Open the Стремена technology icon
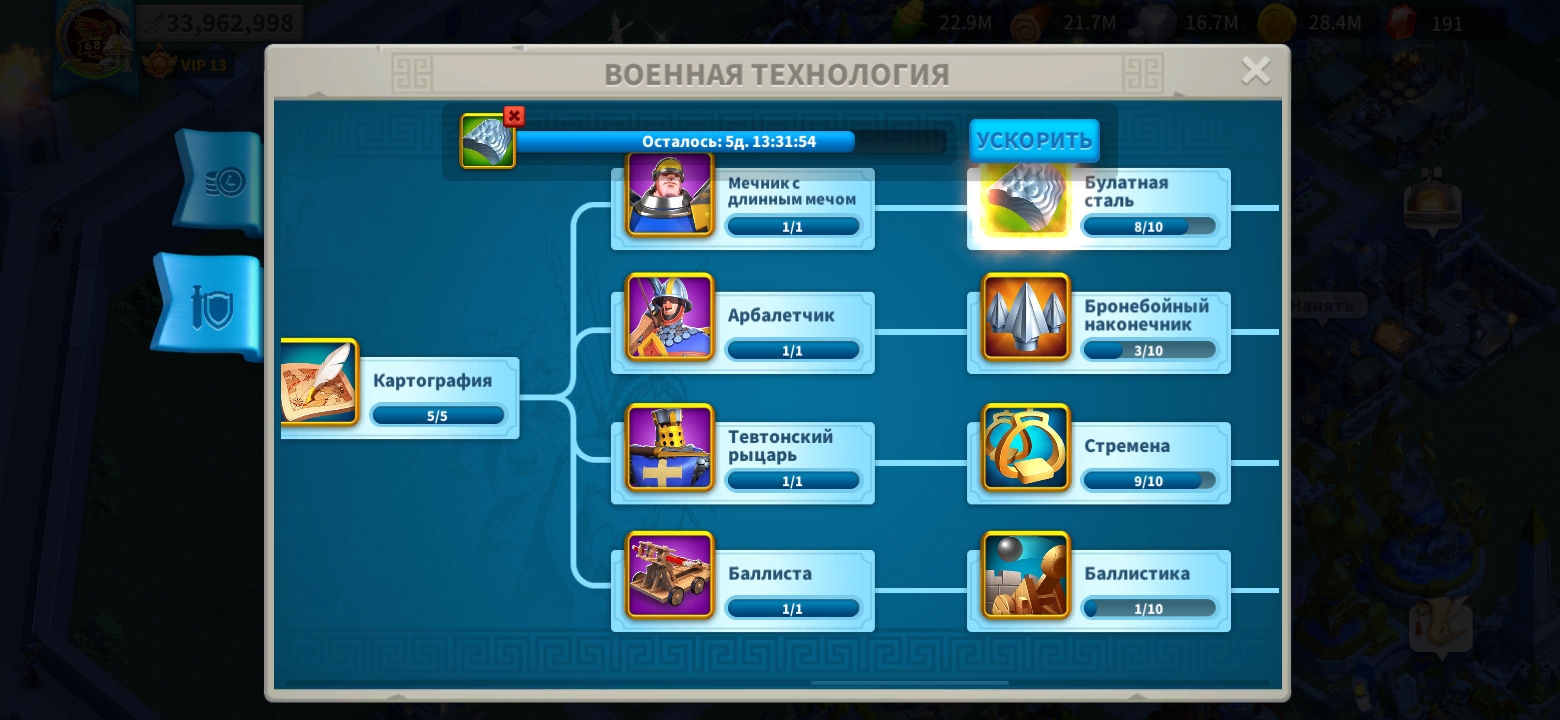Screen dimensions: 1560x720 [1024, 448]
